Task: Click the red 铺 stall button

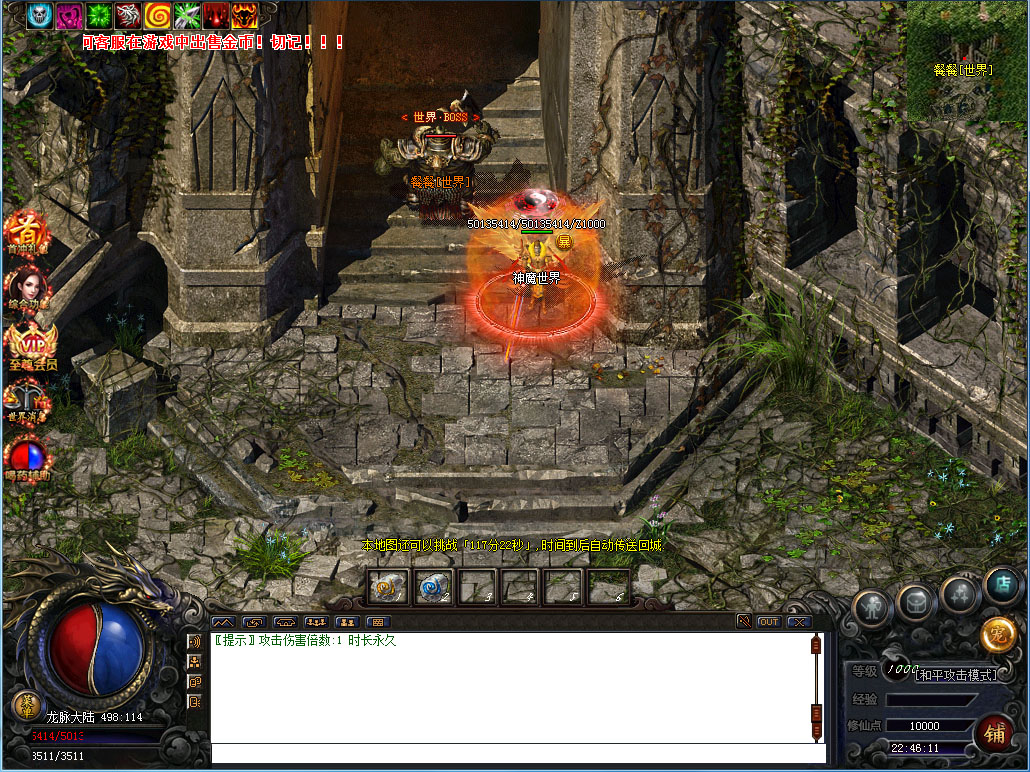Action: click(x=993, y=734)
